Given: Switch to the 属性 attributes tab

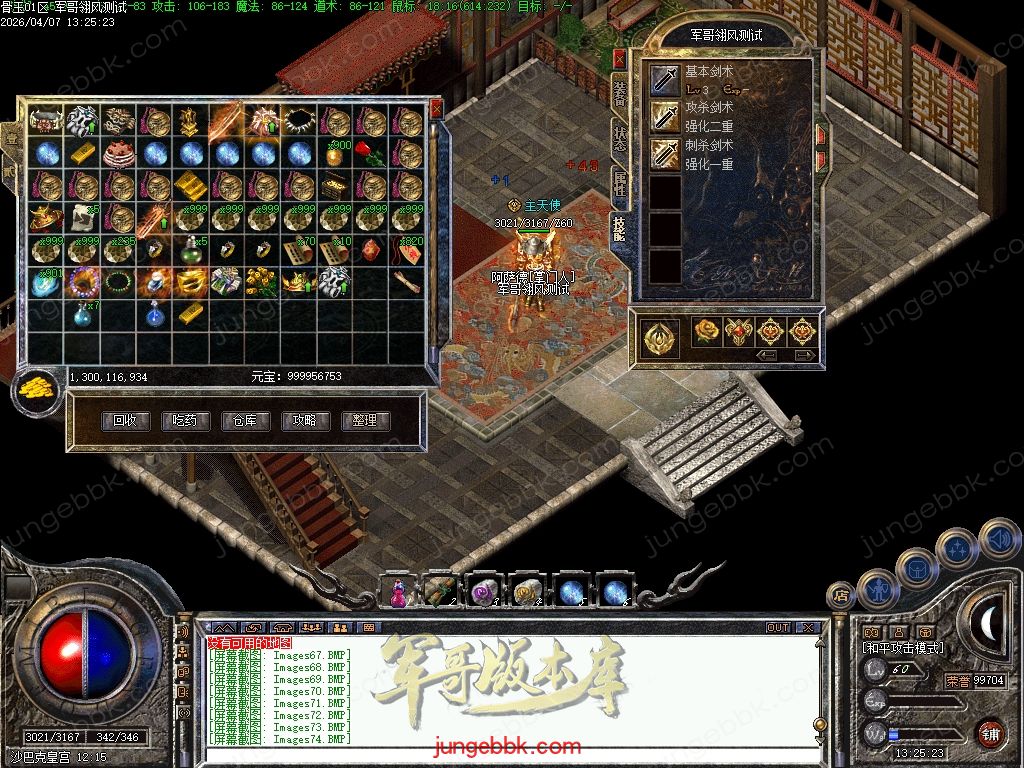Looking at the screenshot, I should 620,184.
